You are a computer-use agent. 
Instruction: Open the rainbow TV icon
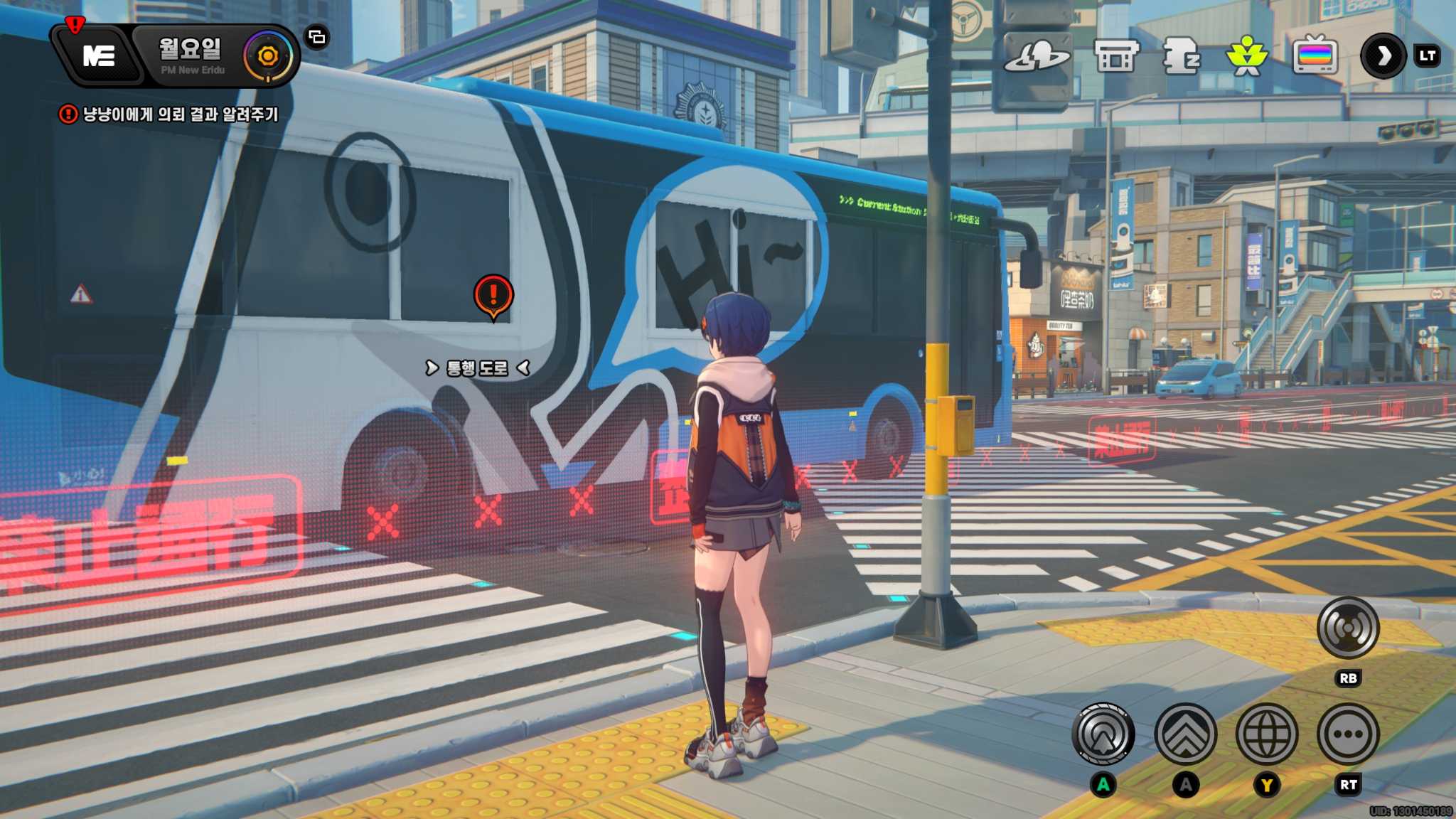tap(1315, 56)
